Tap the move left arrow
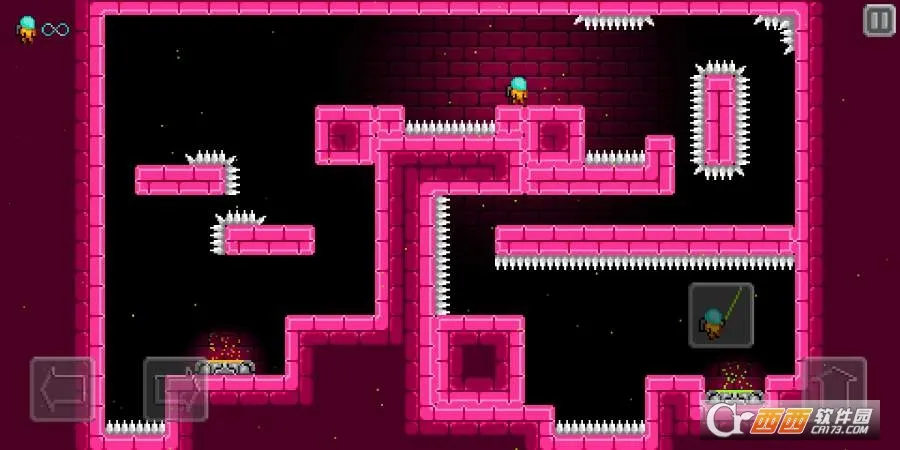The width and height of the screenshot is (900, 450). pyautogui.click(x=63, y=389)
